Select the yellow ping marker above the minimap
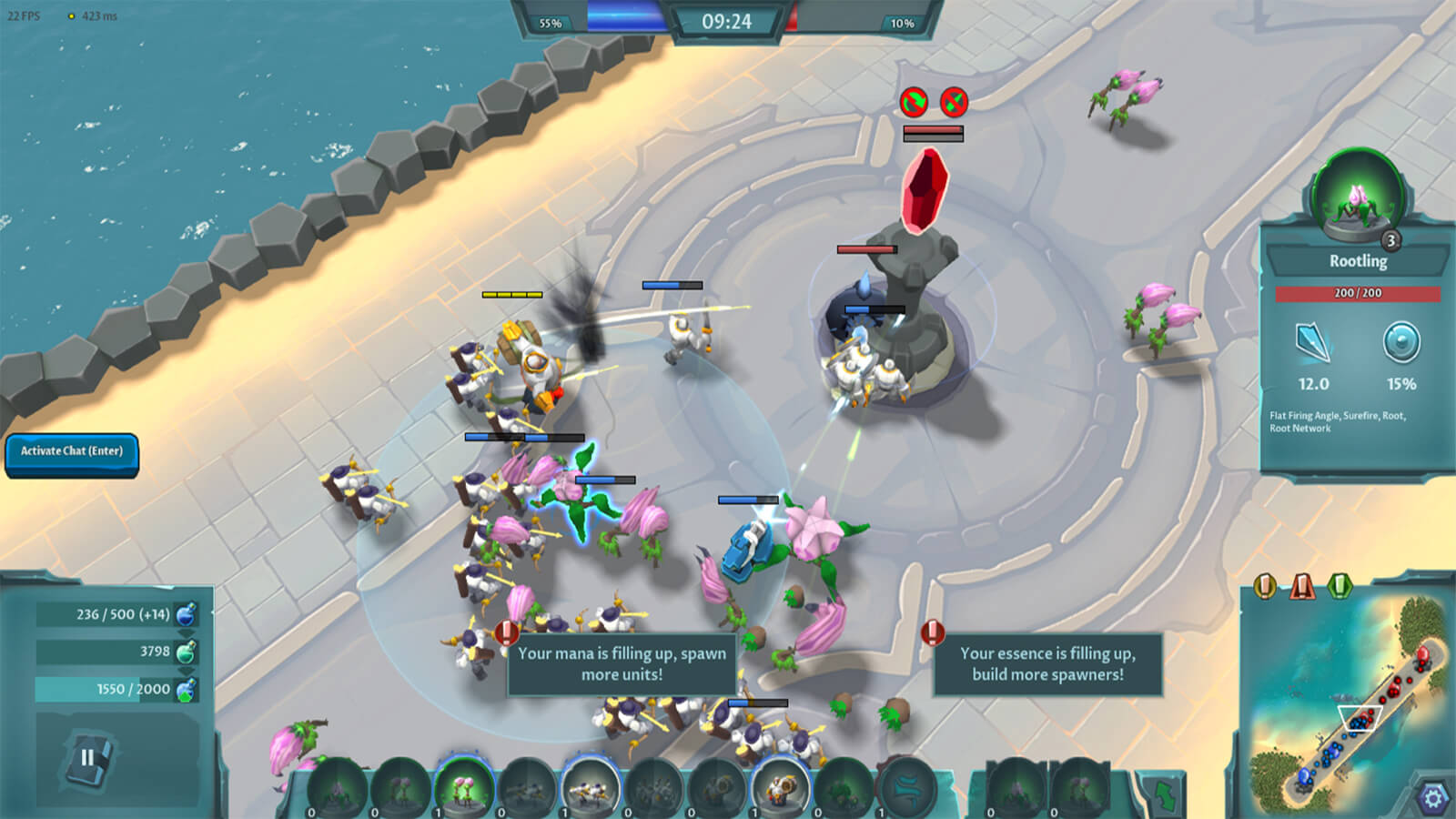 1265,585
